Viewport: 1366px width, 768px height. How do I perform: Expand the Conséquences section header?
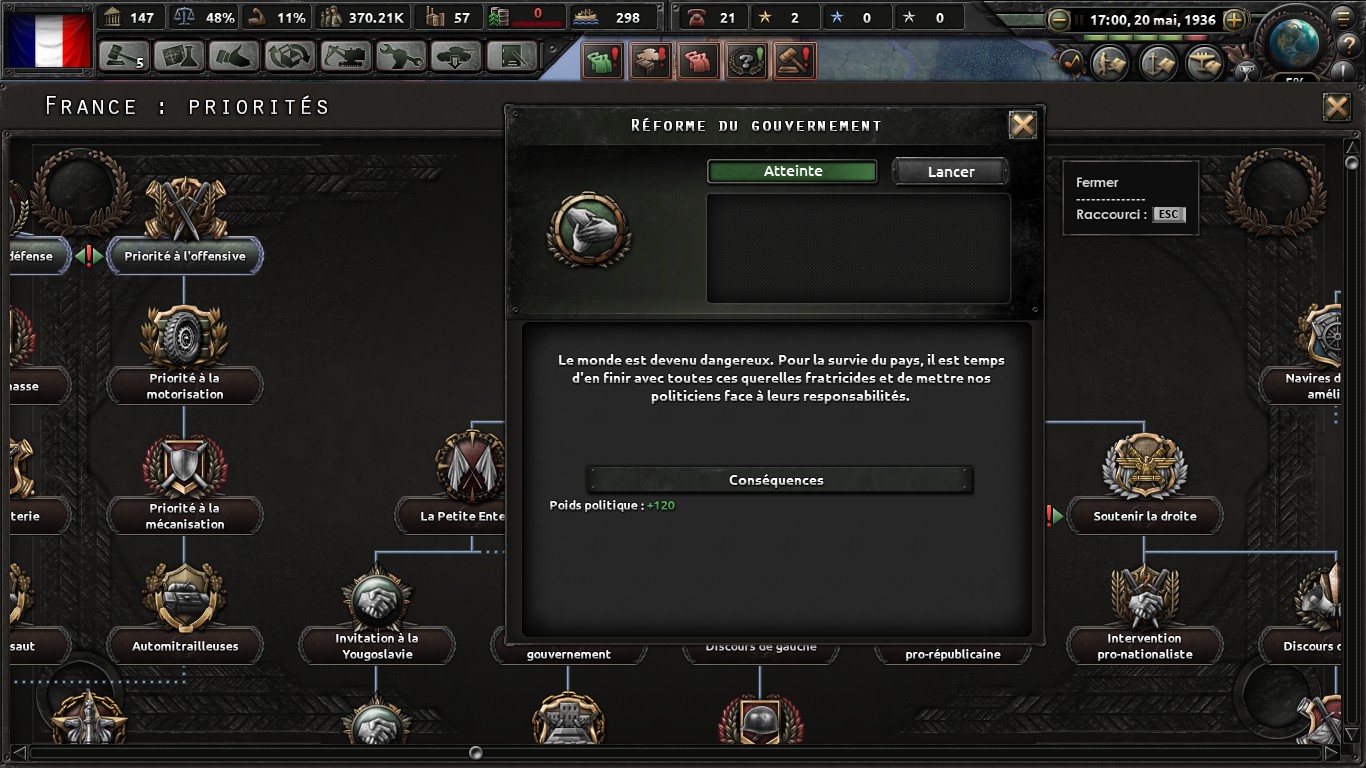click(x=777, y=480)
